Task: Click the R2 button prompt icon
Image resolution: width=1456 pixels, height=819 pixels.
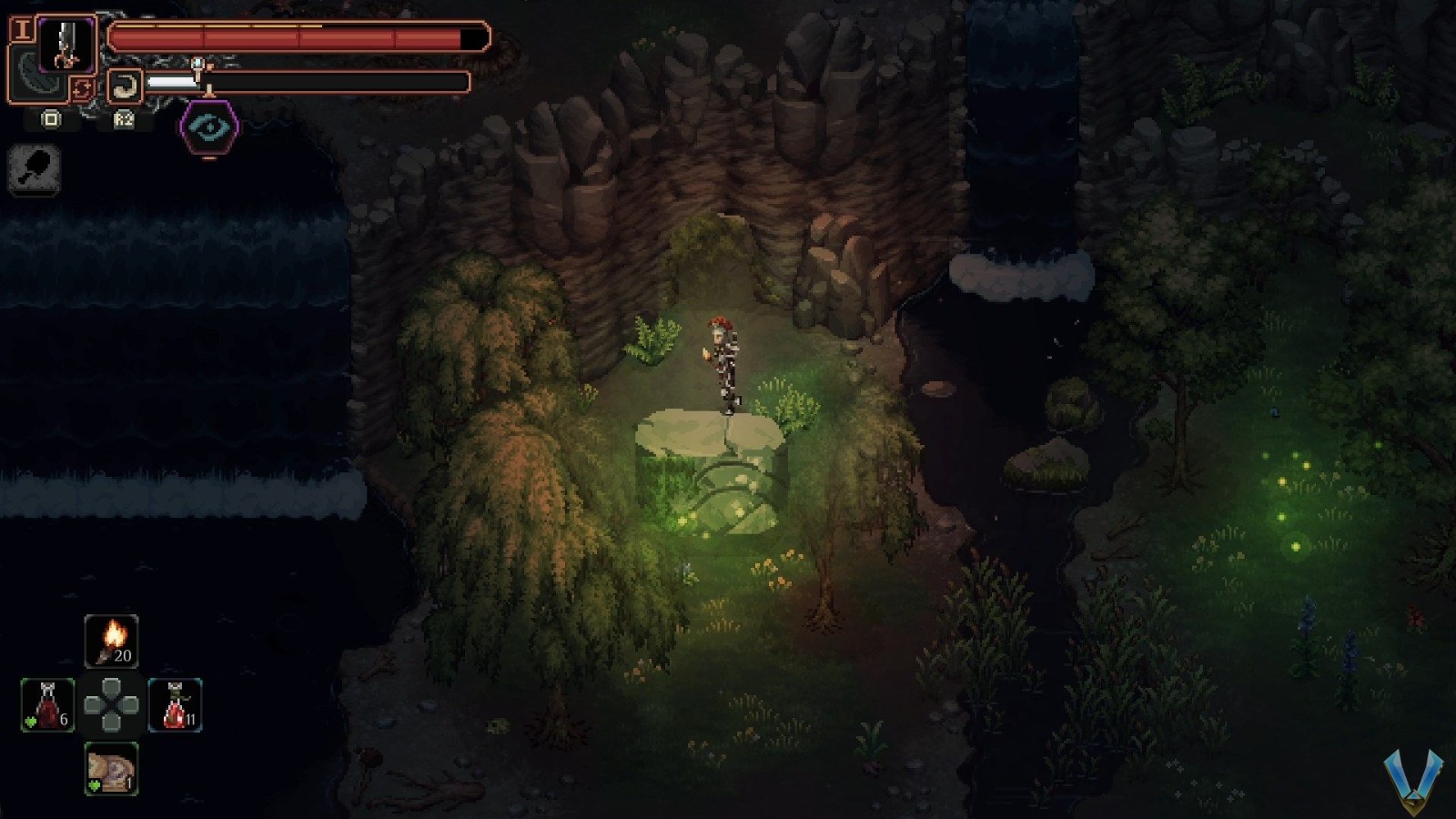Action: pyautogui.click(x=123, y=119)
